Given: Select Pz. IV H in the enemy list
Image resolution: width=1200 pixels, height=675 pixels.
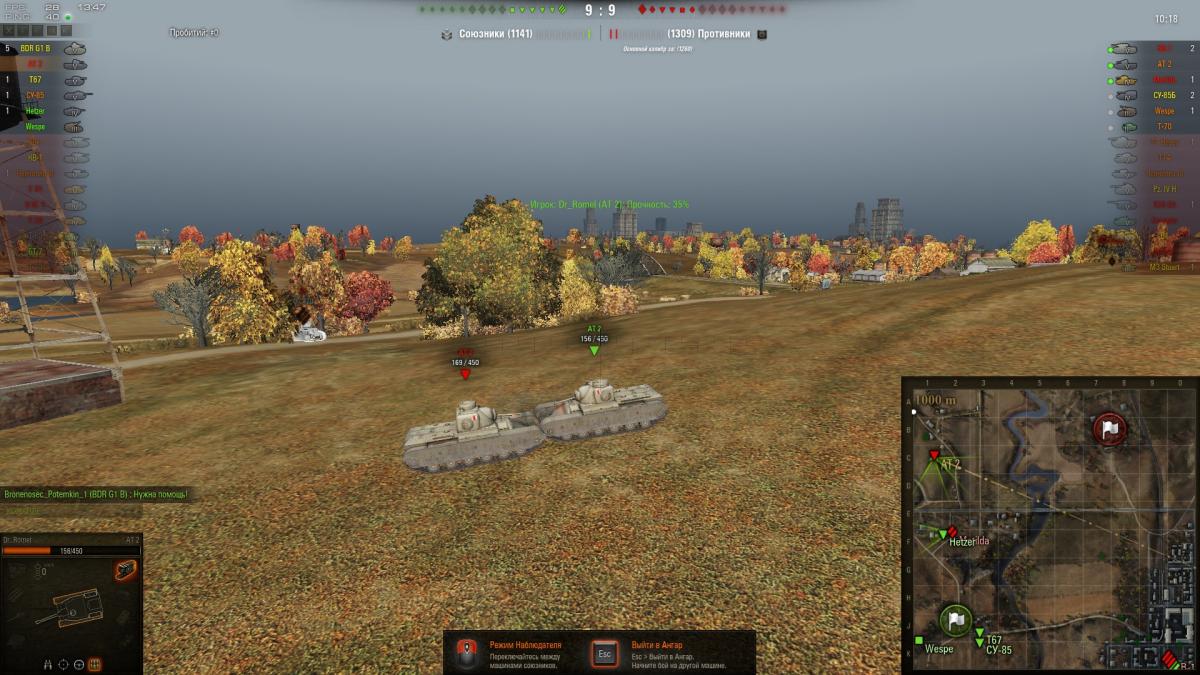Looking at the screenshot, I should click(1163, 189).
